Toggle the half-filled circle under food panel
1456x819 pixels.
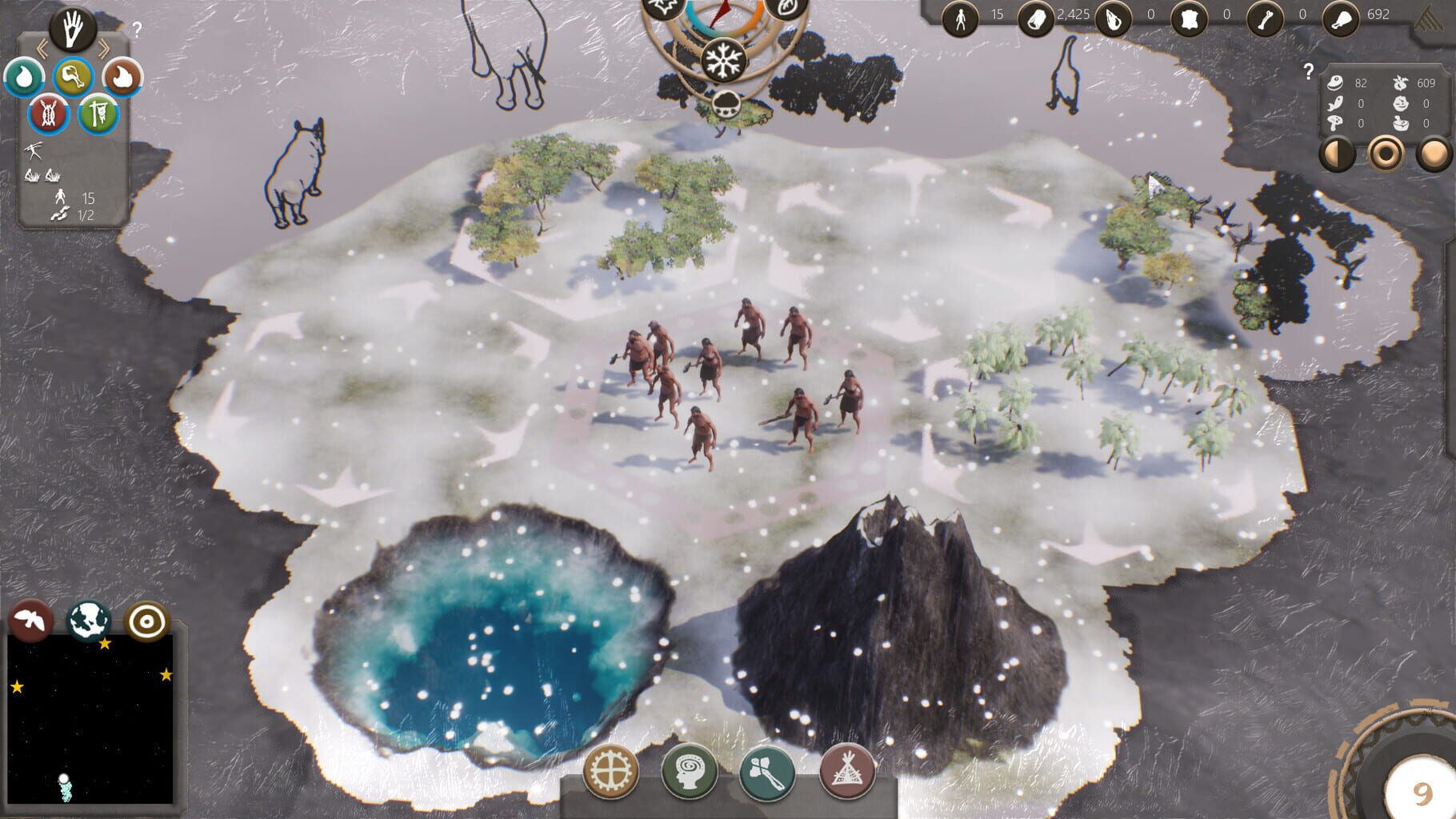click(1337, 153)
